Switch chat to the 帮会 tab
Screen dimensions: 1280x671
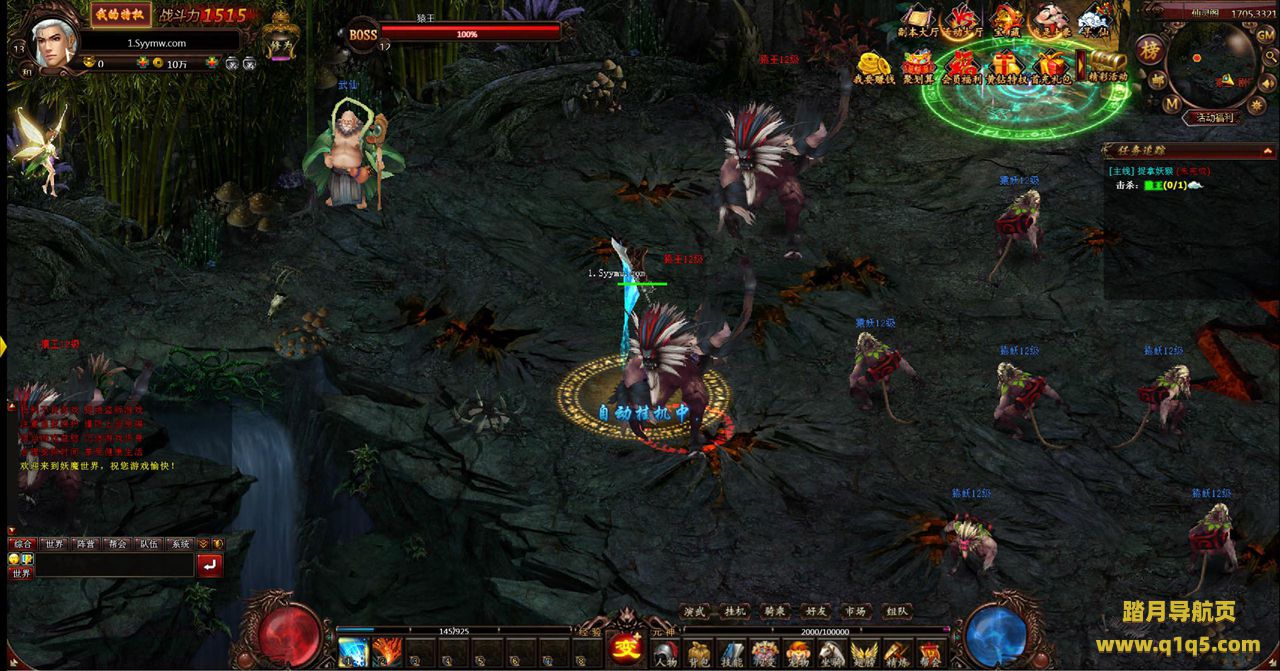coord(117,544)
